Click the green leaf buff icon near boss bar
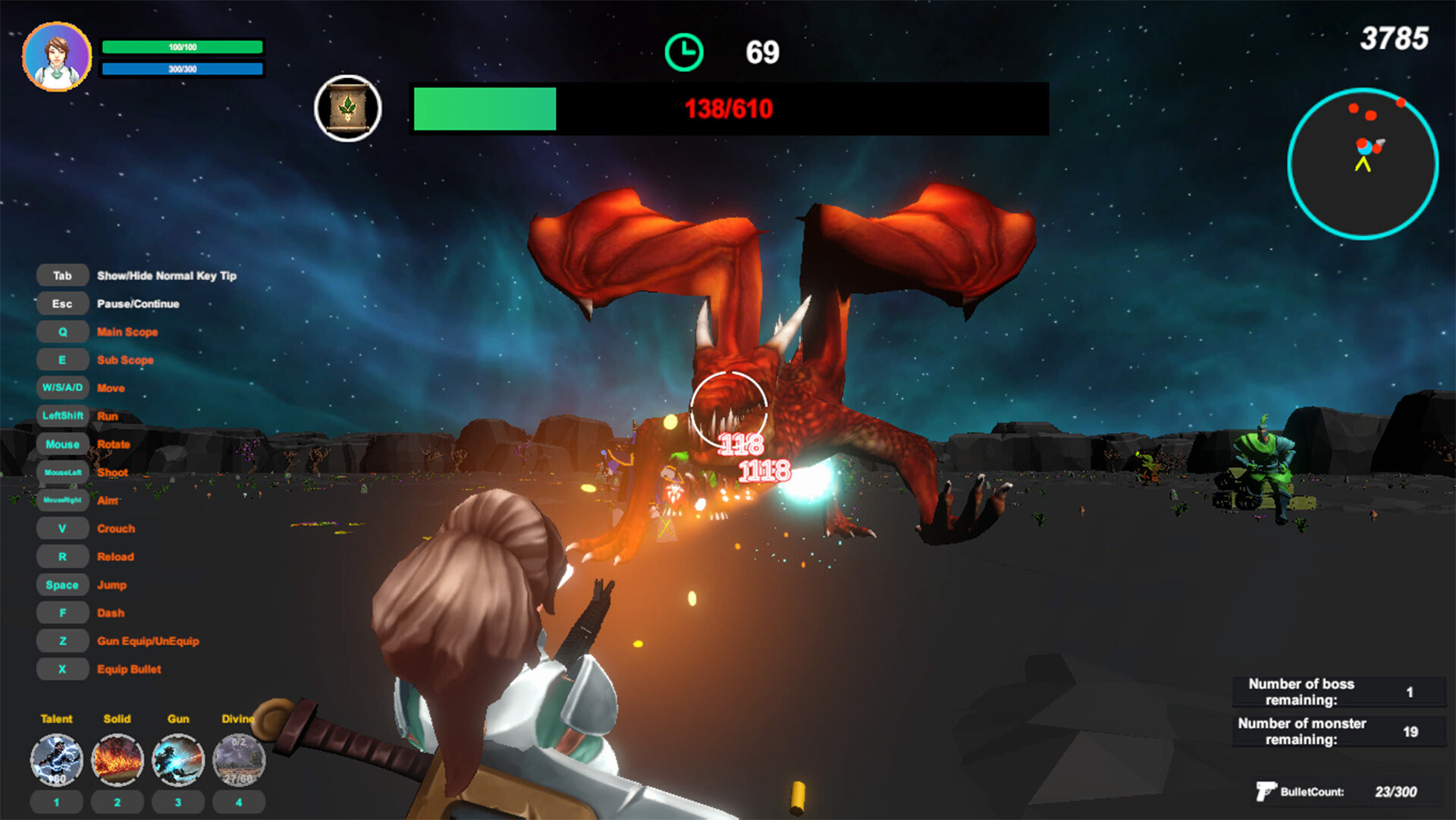Viewport: 1456px width, 820px height. [x=348, y=108]
